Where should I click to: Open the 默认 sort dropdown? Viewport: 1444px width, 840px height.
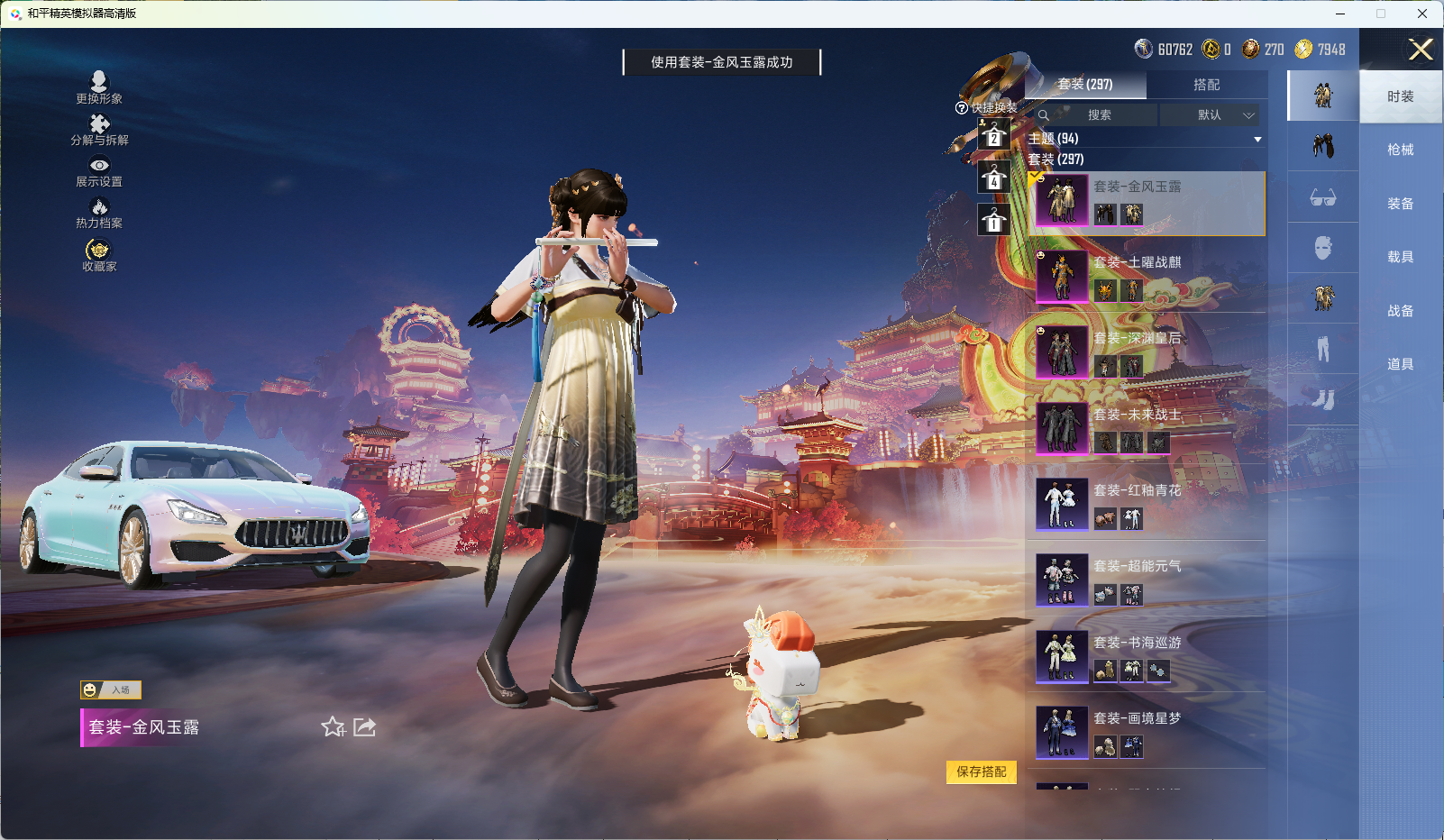point(1212,115)
